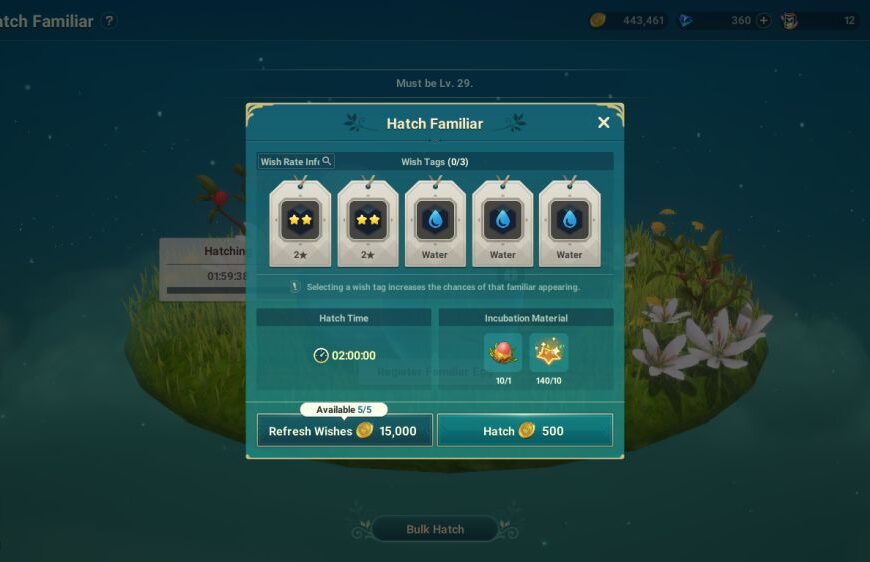The width and height of the screenshot is (870, 562).
Task: Inspect the golden star incubation material
Action: tap(549, 353)
